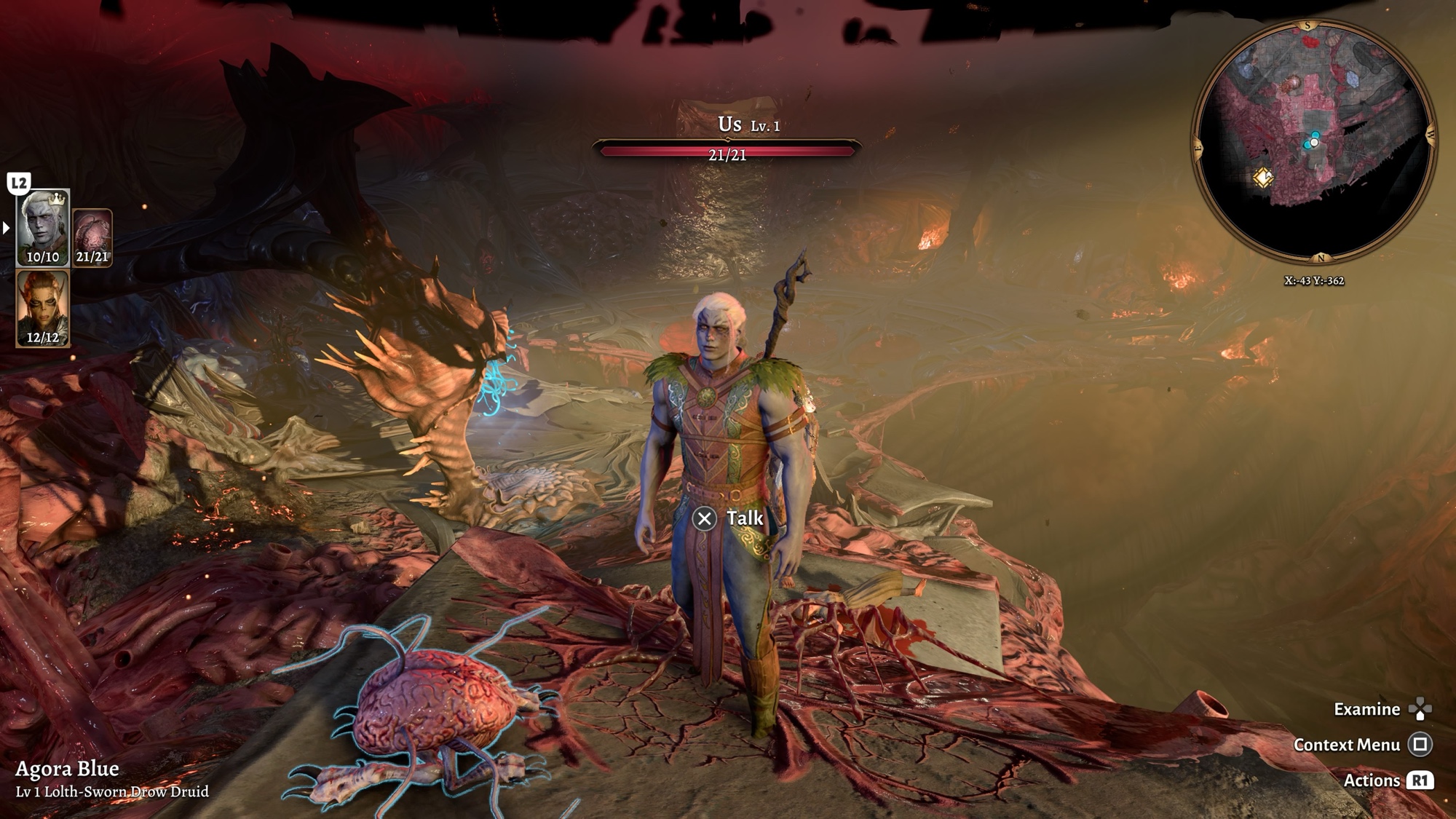Click the gold quest marker on minimap
1456x819 pixels.
[1263, 177]
